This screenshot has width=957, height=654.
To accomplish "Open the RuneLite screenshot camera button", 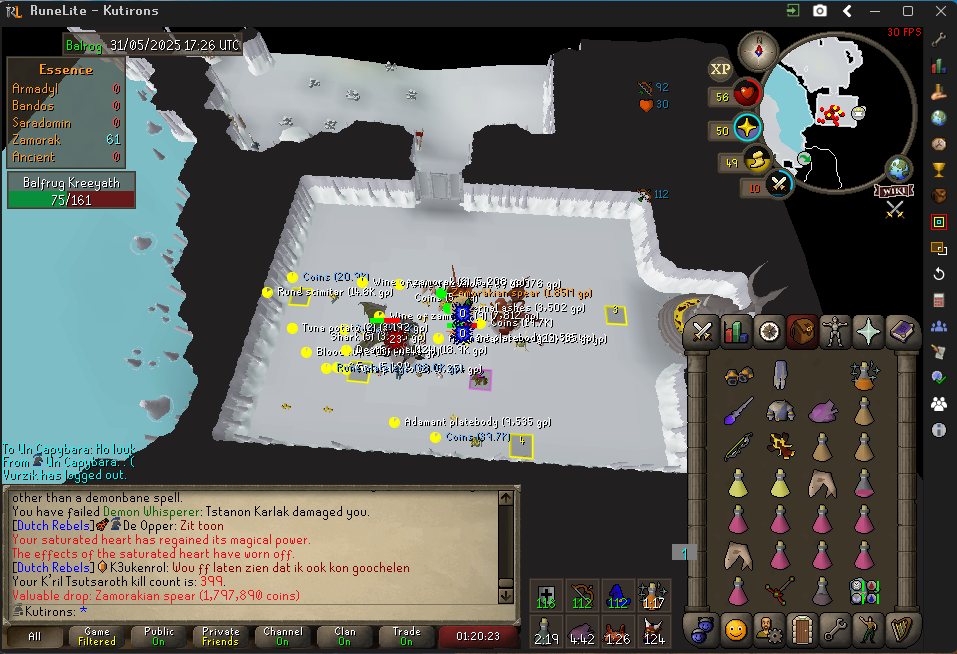I will coord(820,11).
